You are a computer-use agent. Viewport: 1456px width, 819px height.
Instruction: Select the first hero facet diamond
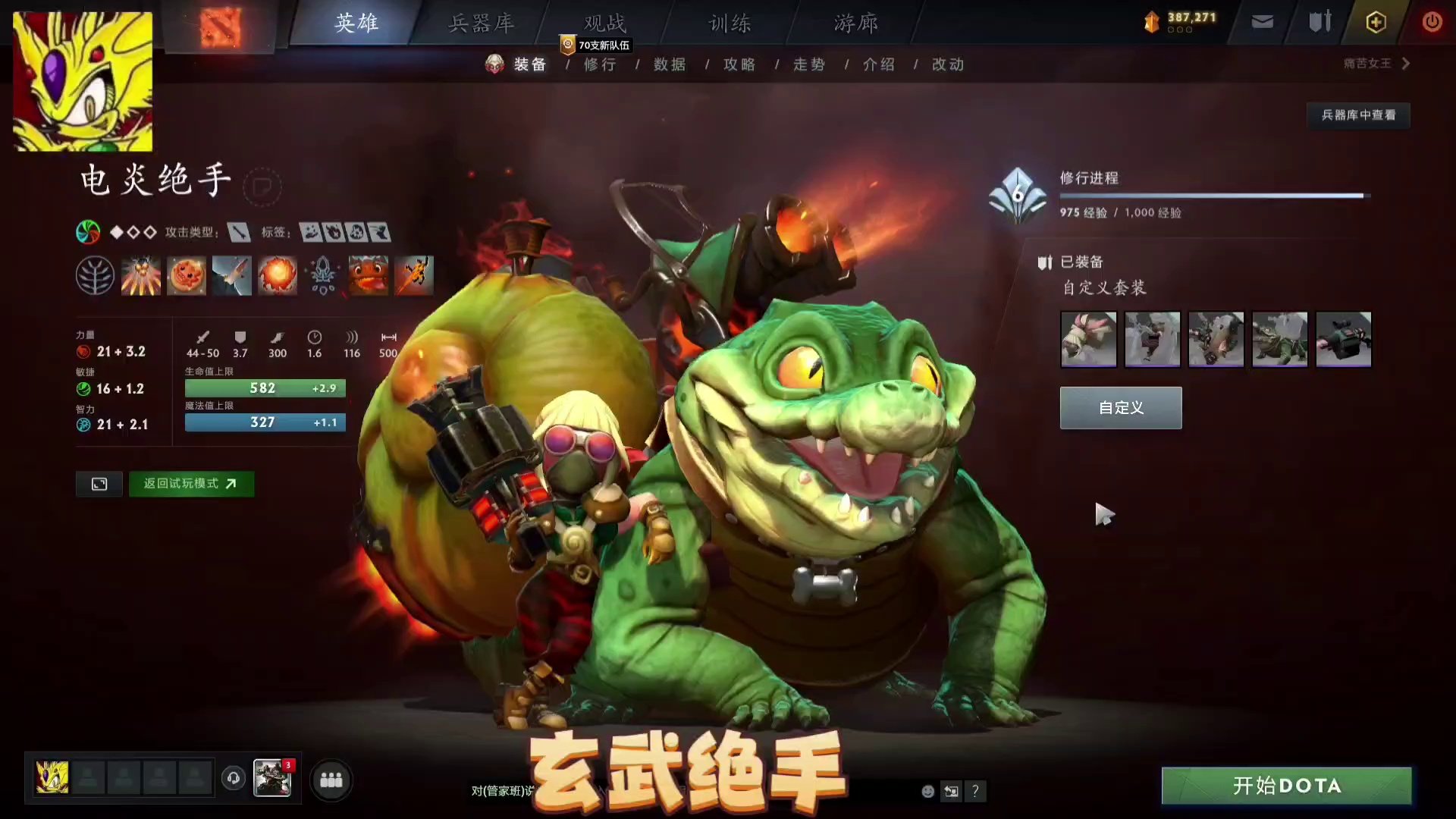click(x=115, y=233)
